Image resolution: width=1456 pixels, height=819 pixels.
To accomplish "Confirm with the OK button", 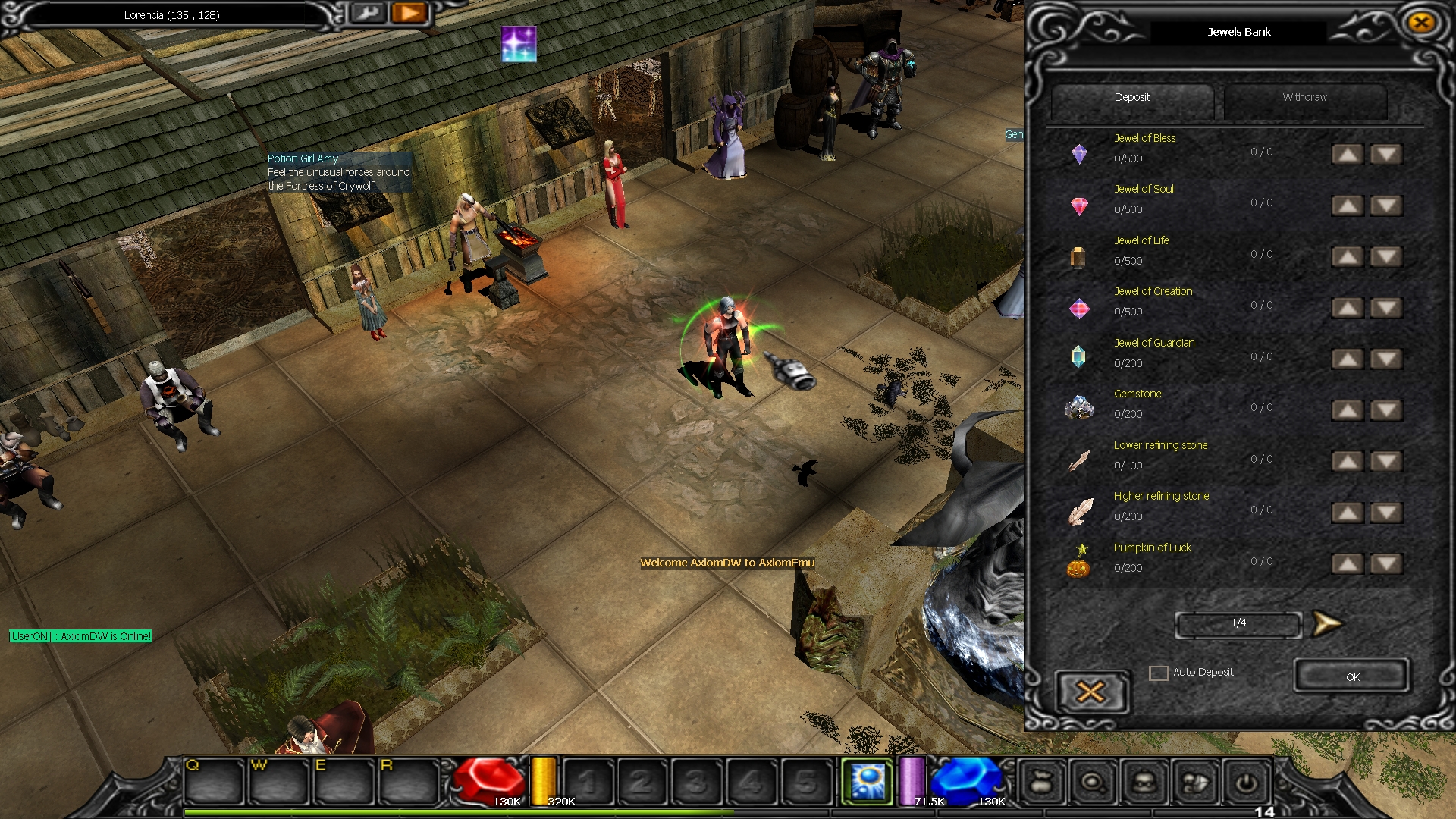I will click(1352, 676).
